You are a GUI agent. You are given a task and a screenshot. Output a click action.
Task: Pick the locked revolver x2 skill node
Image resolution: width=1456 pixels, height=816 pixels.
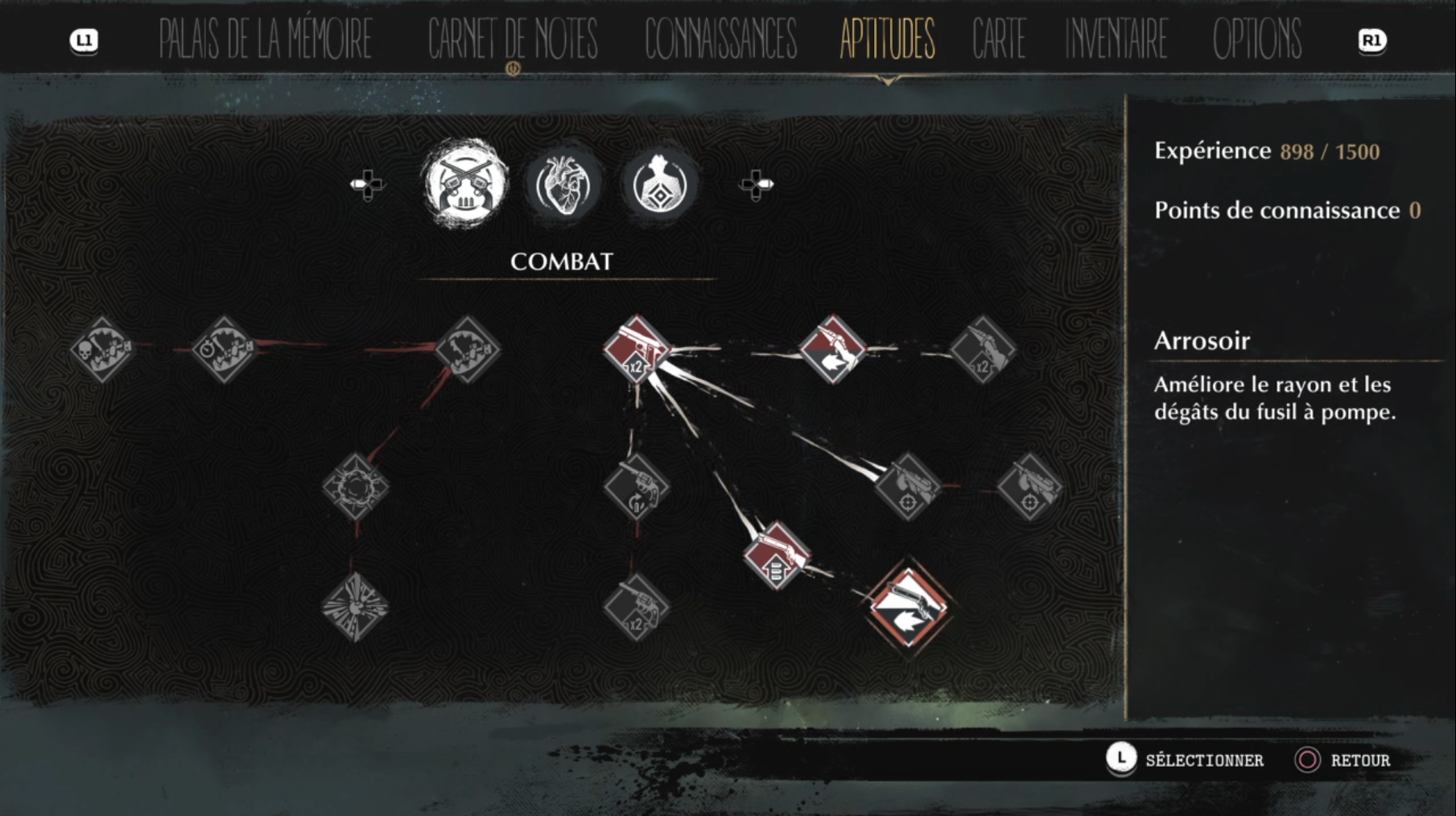[636, 608]
